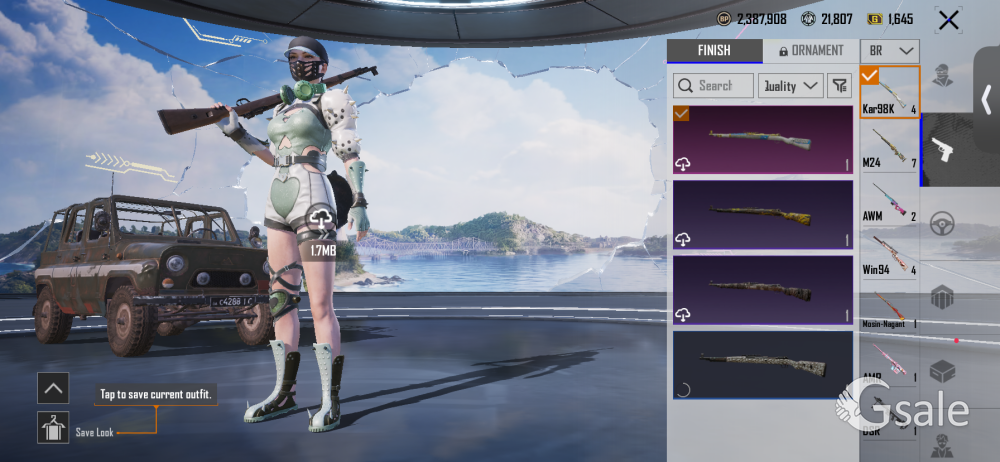Screen dimensions: 1000x462
Task: Download the 1.7MB outfit resource
Action: click(x=322, y=218)
